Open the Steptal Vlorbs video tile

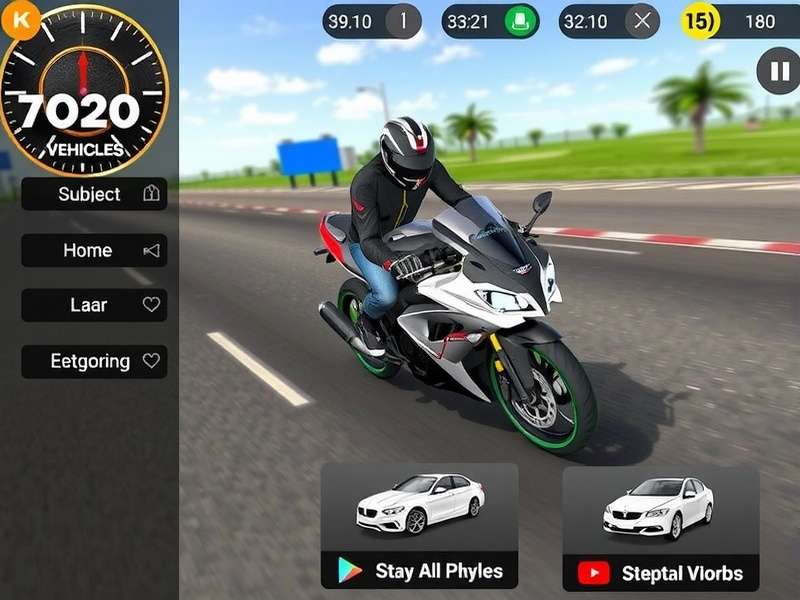(660, 528)
